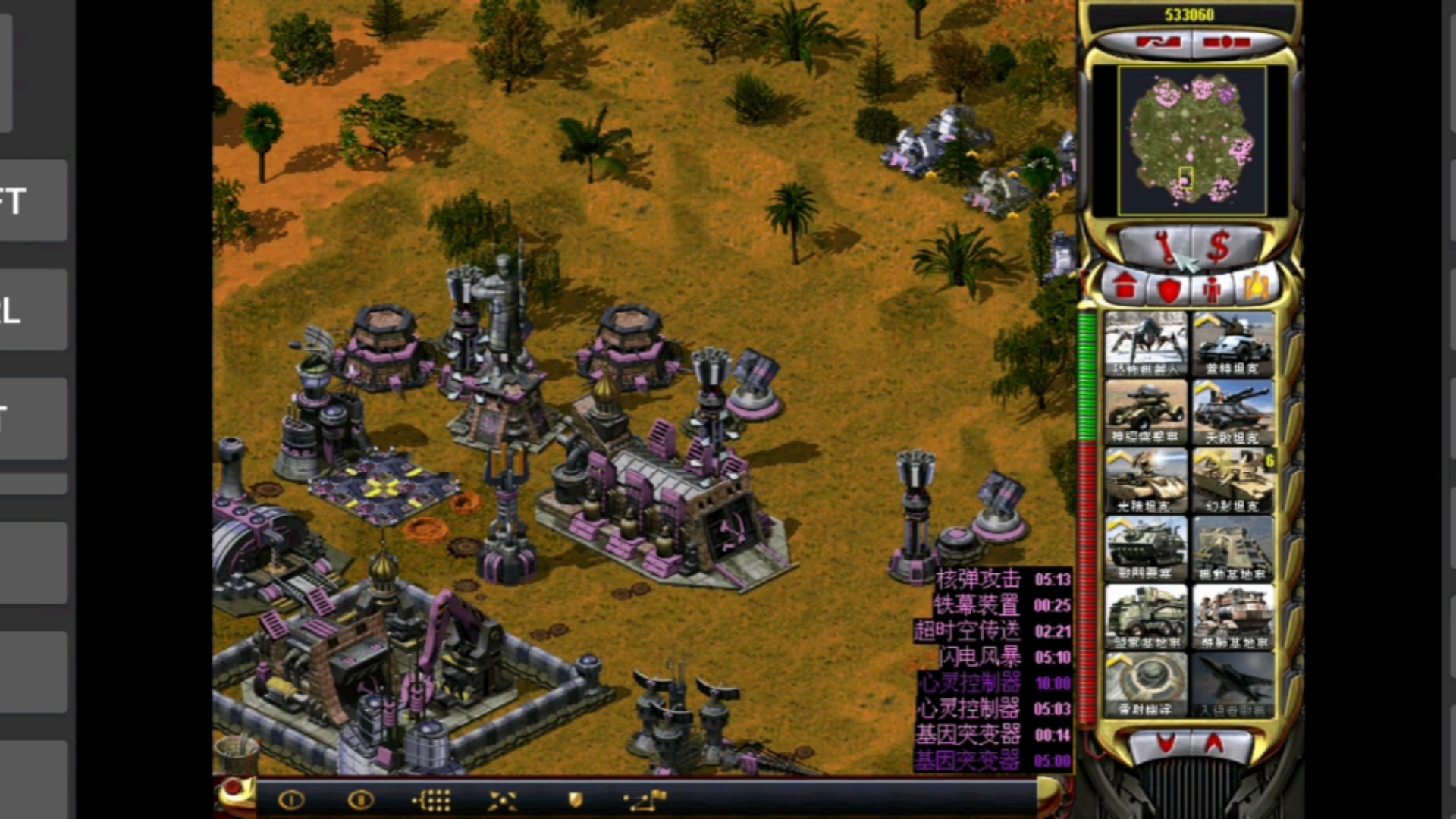Select the Chaos Drone (神经突击车) build icon

pyautogui.click(x=1146, y=412)
